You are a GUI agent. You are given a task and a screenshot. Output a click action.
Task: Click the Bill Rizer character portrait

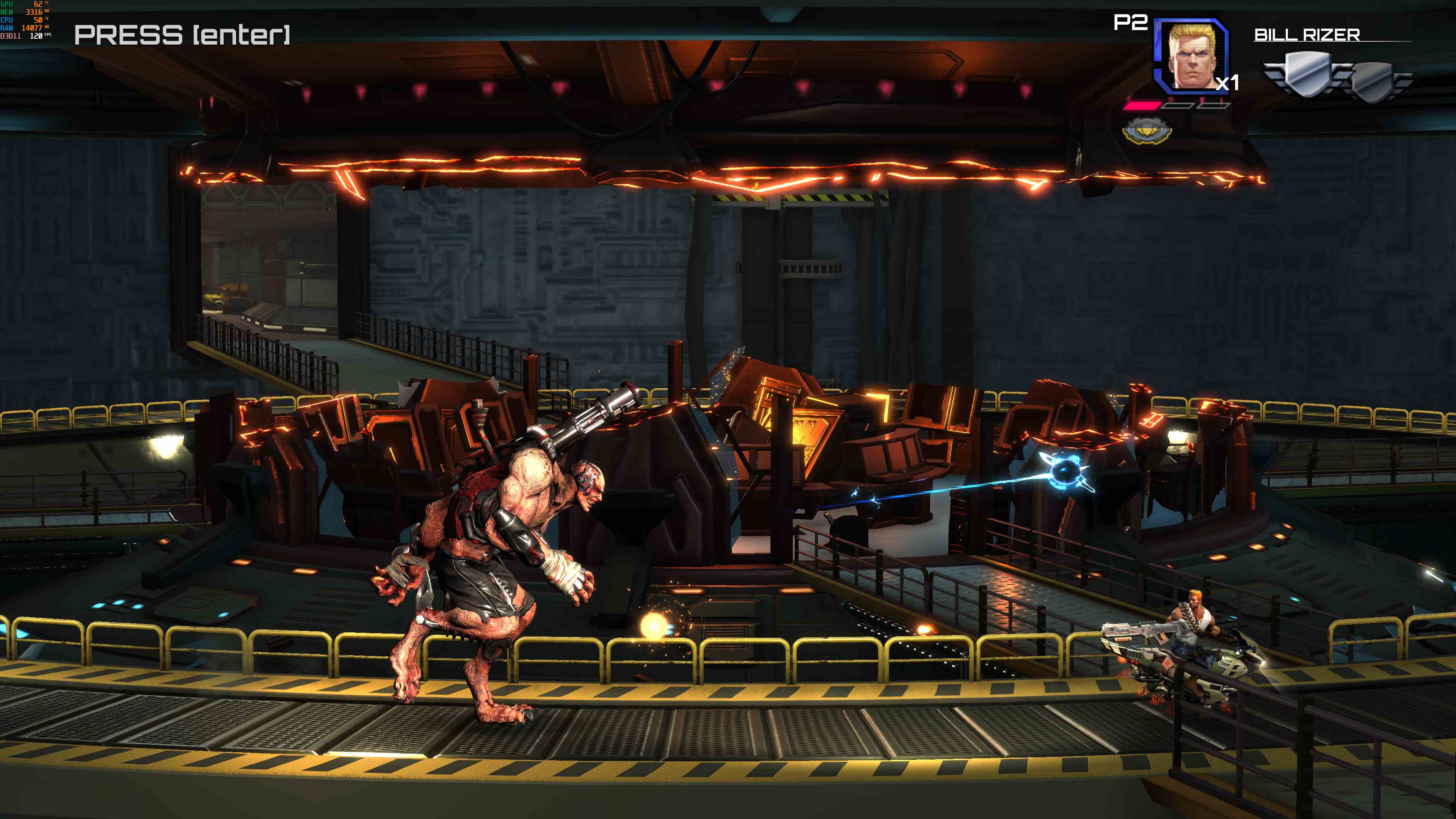click(x=1191, y=56)
